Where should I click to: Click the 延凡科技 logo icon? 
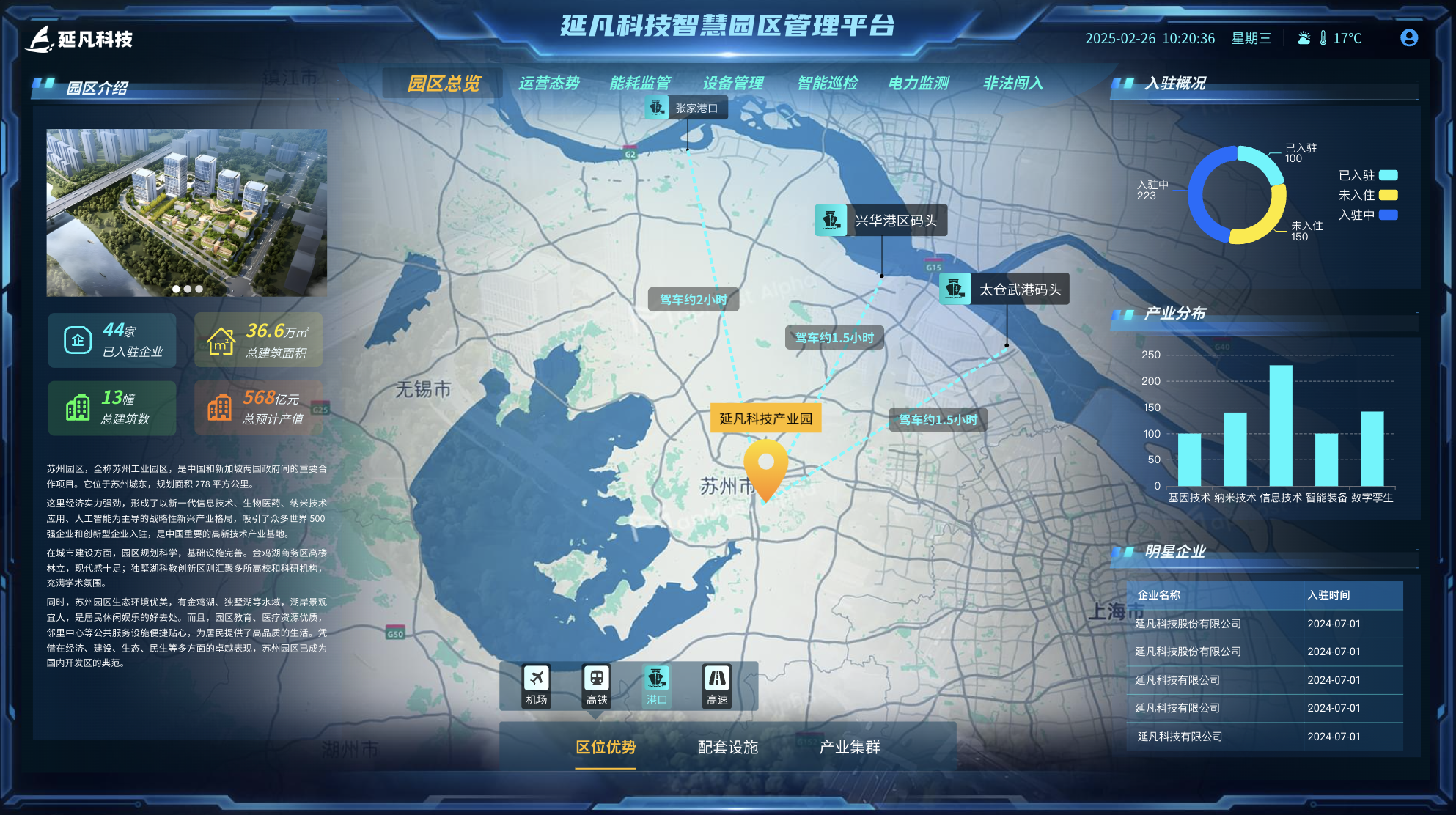coord(41,38)
